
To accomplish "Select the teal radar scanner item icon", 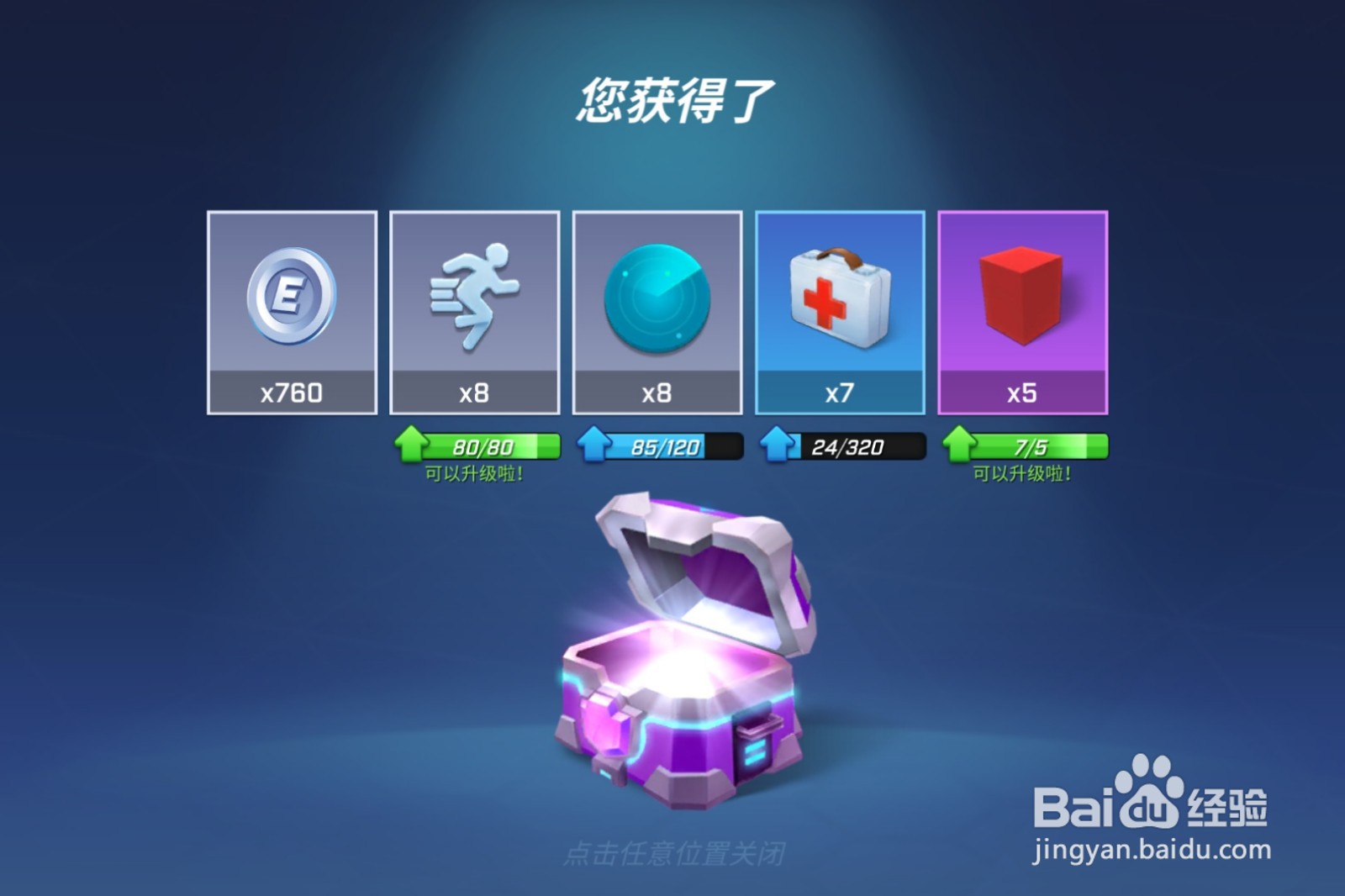I will 658,298.
